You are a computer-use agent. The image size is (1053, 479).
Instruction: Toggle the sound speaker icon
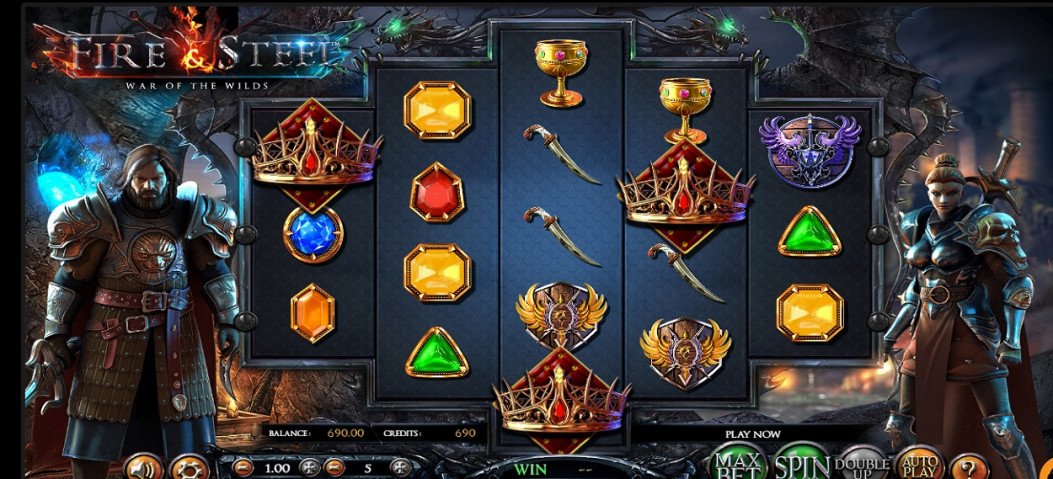click(145, 467)
